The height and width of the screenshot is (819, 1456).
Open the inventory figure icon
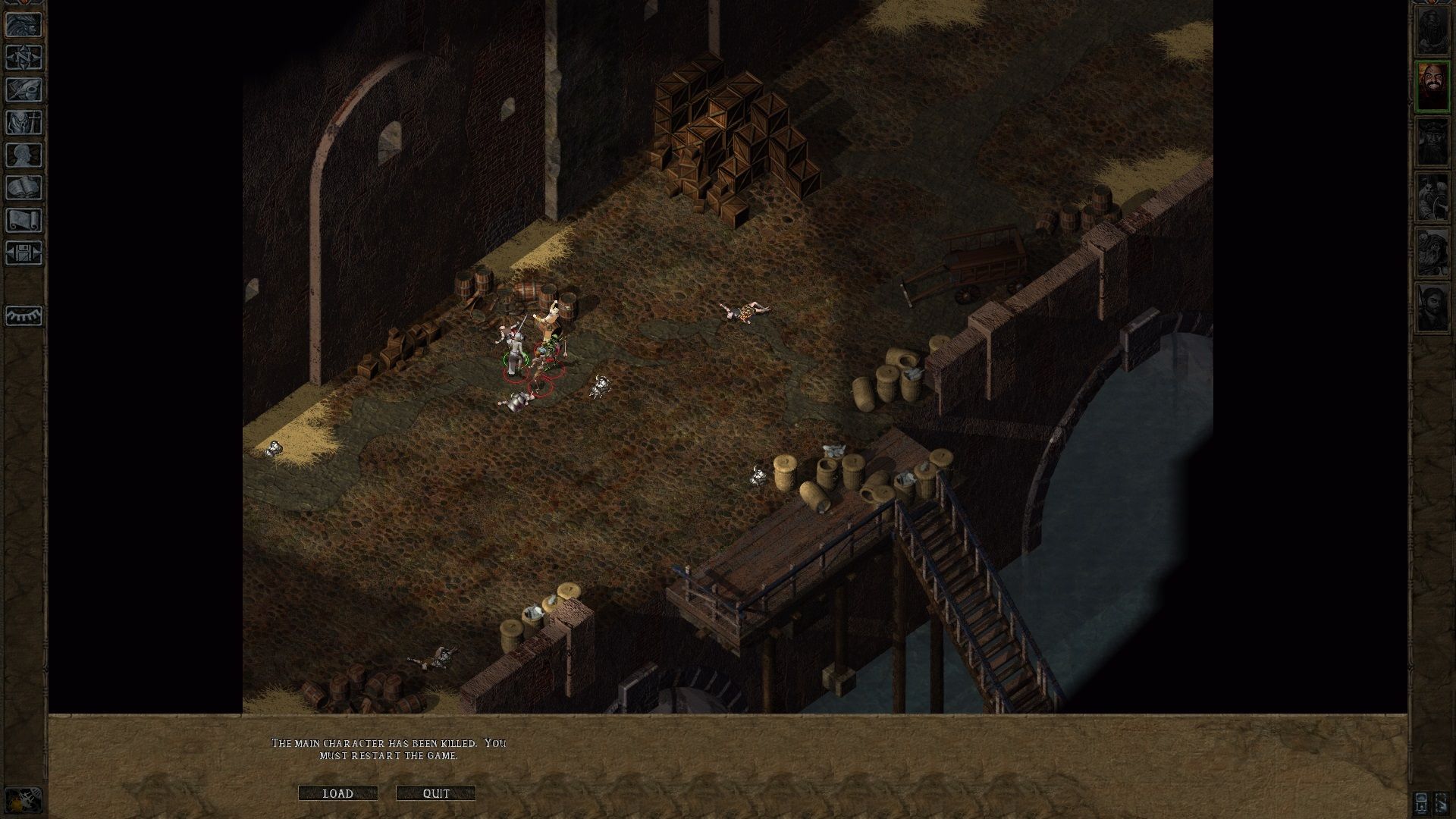coord(24,123)
